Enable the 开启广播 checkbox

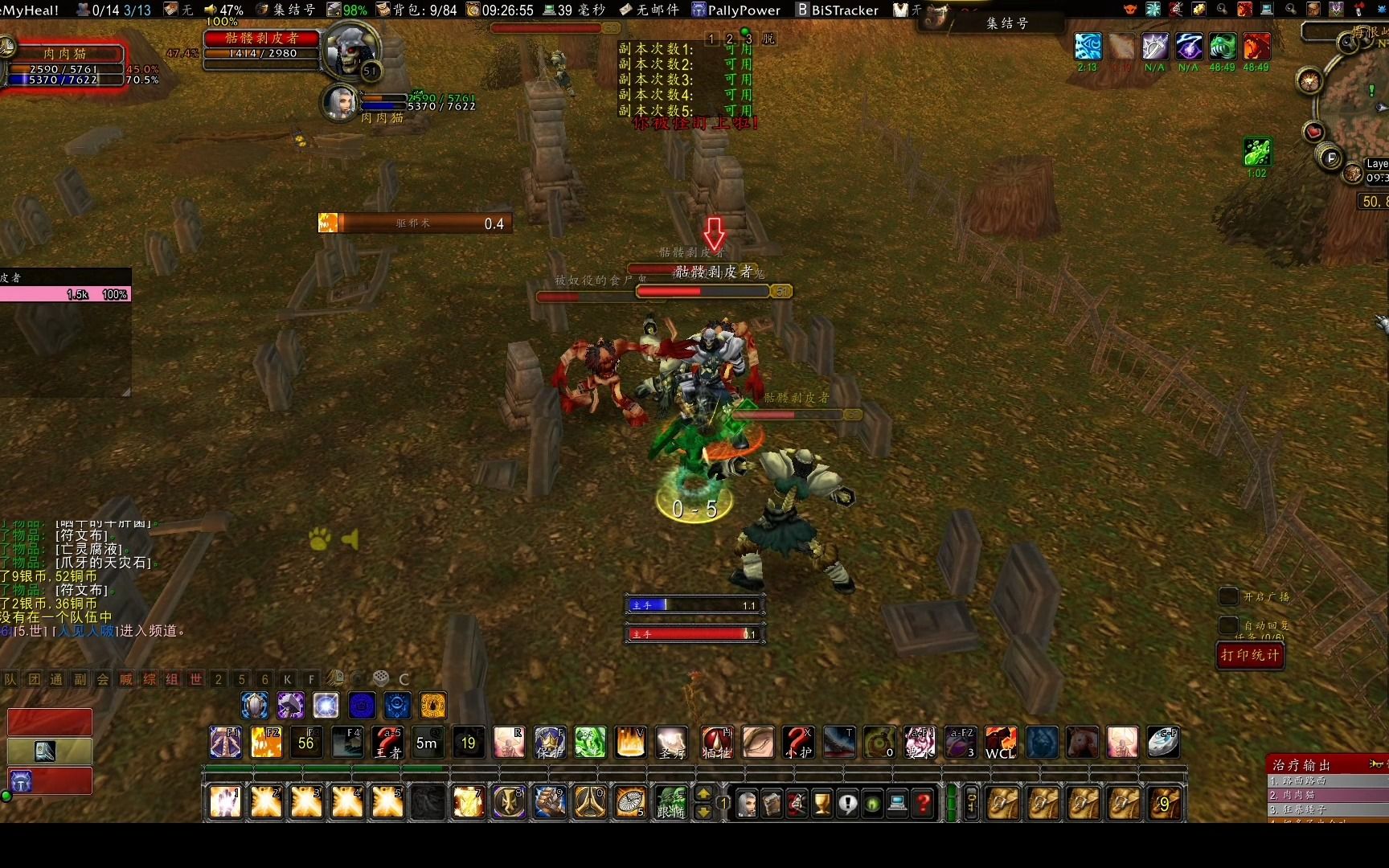pyautogui.click(x=1228, y=596)
